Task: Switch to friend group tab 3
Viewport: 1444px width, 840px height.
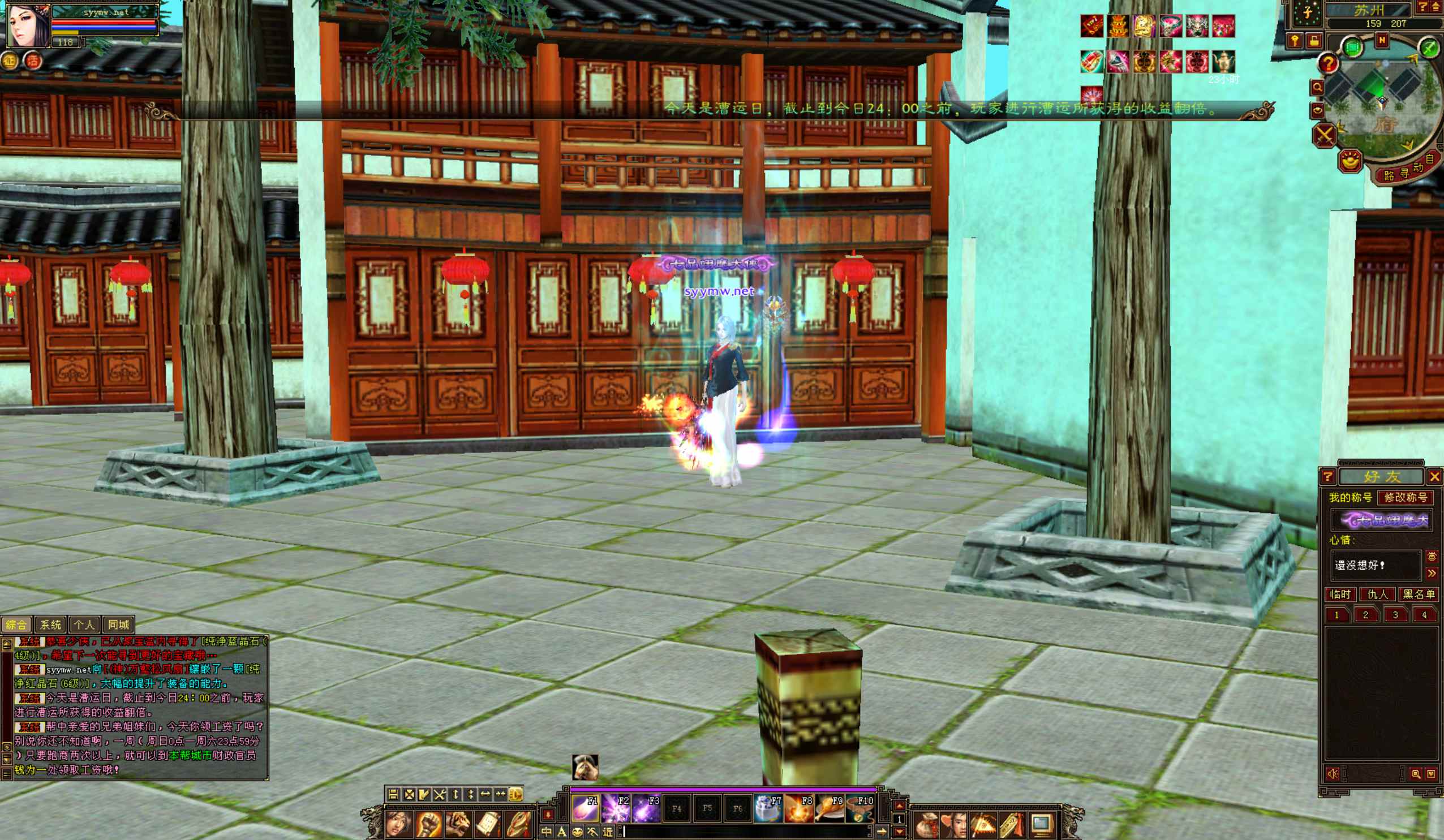Action: point(1395,615)
